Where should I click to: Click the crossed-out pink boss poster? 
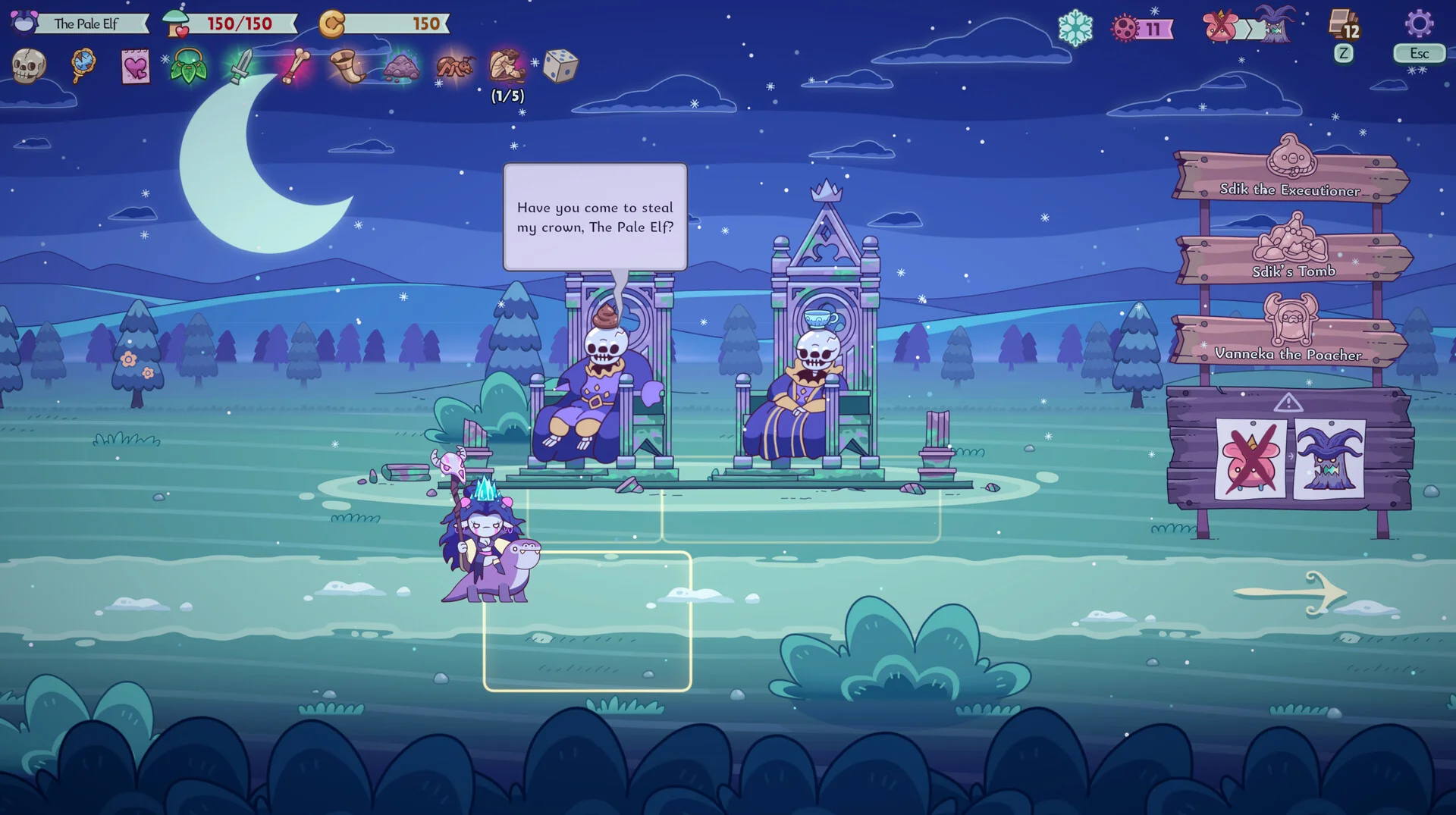click(x=1250, y=459)
